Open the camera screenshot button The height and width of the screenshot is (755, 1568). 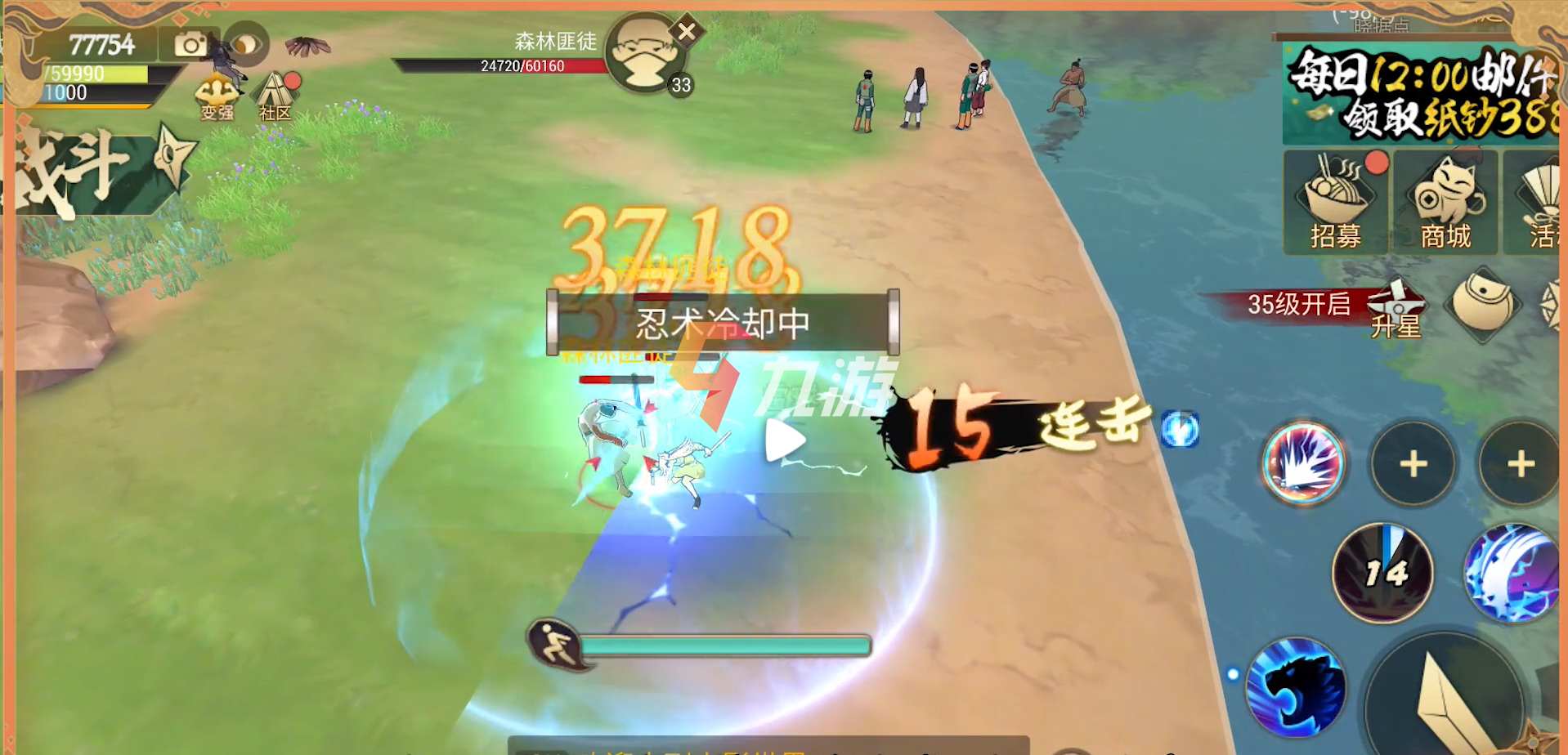coord(190,44)
